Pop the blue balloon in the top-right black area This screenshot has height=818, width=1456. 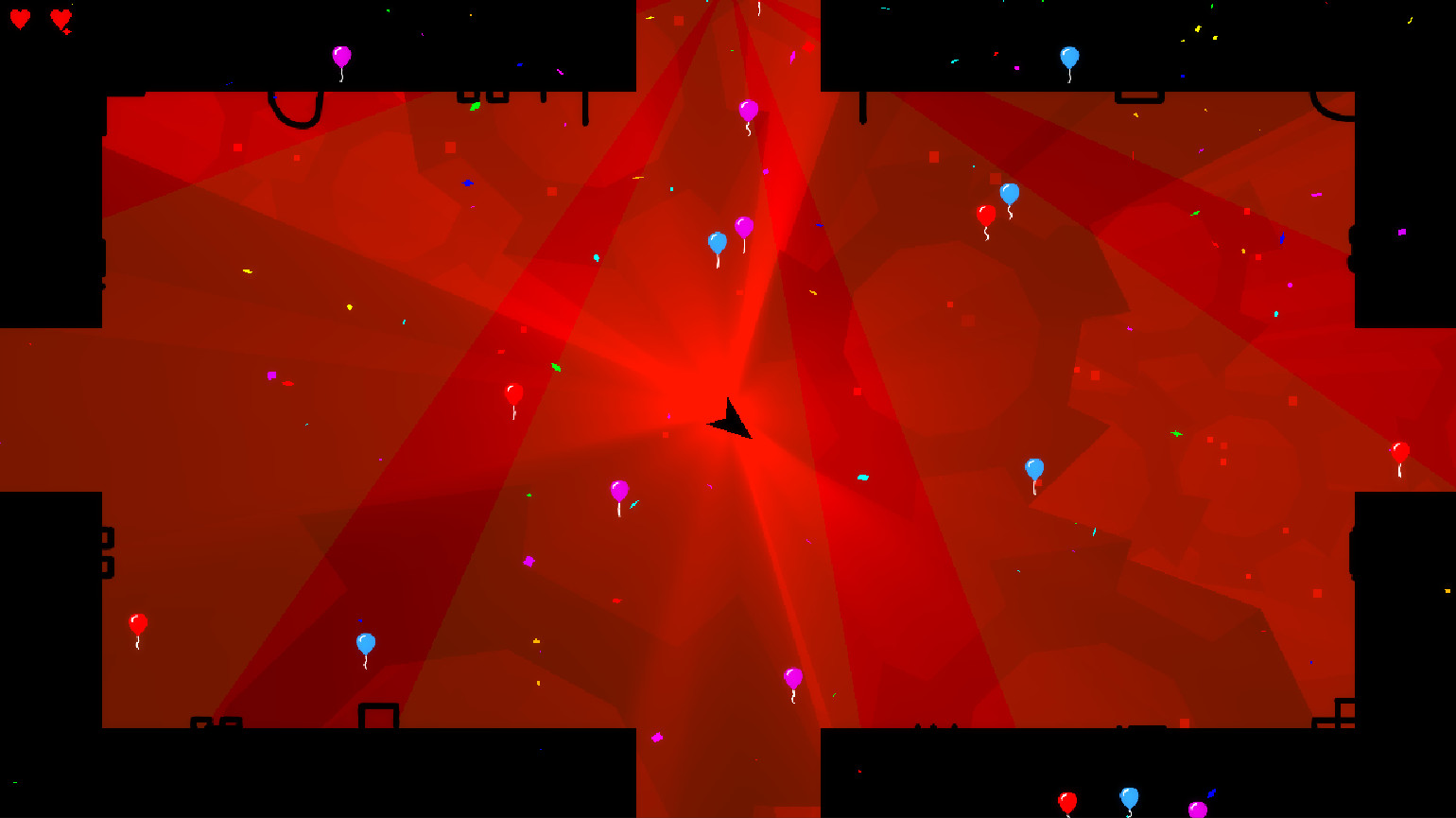coord(1070,57)
